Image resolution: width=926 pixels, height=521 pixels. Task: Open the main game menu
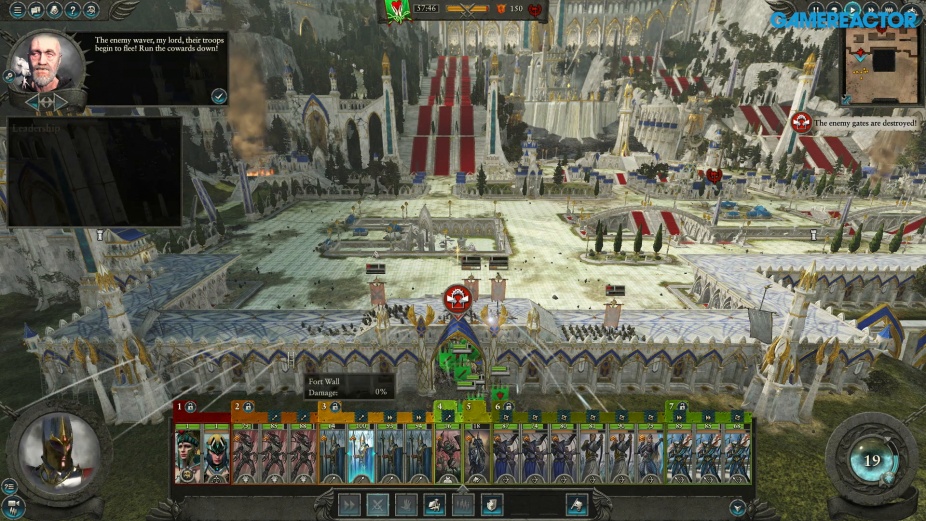(x=17, y=10)
